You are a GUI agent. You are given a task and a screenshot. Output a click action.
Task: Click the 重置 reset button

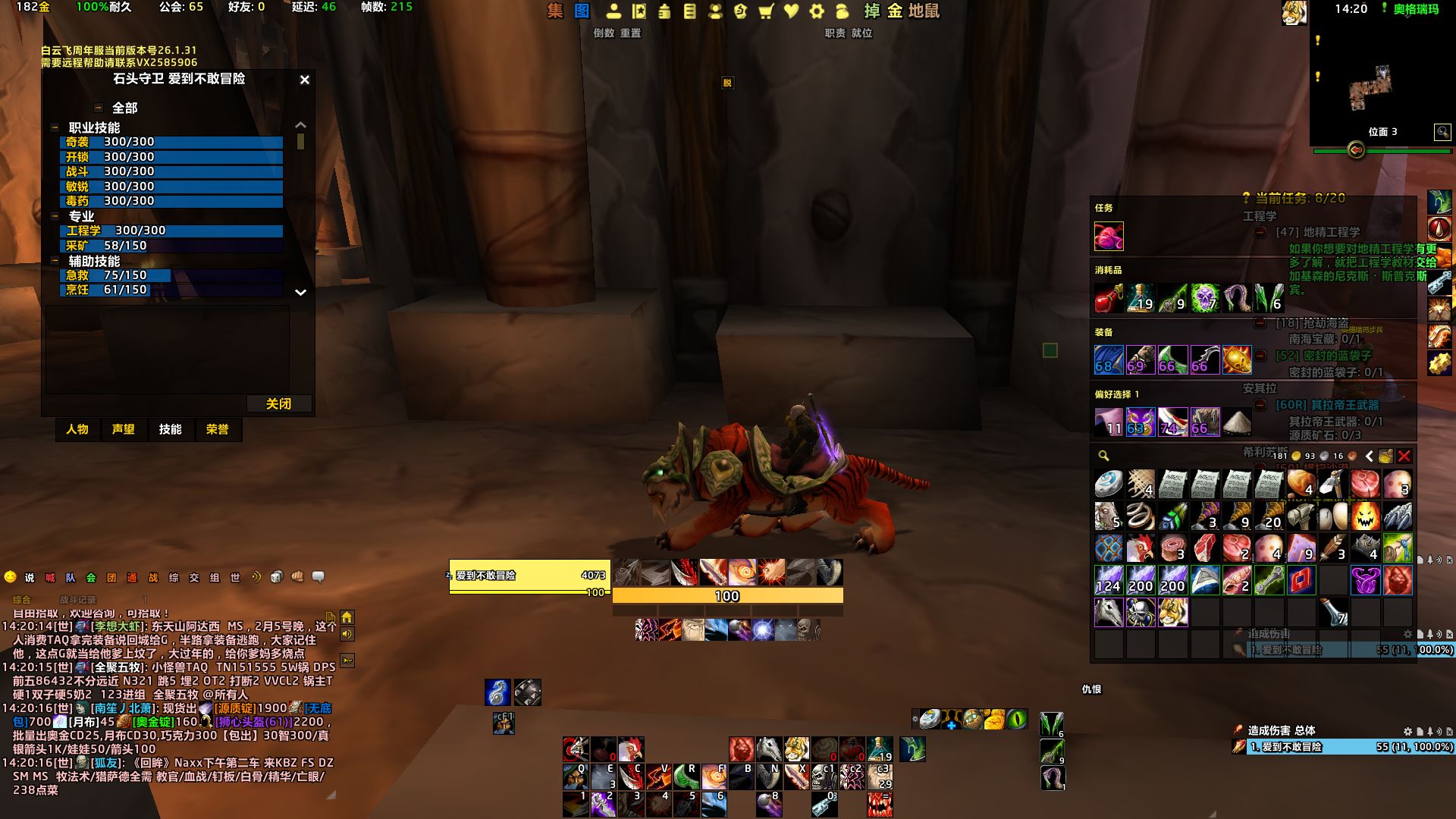click(630, 33)
